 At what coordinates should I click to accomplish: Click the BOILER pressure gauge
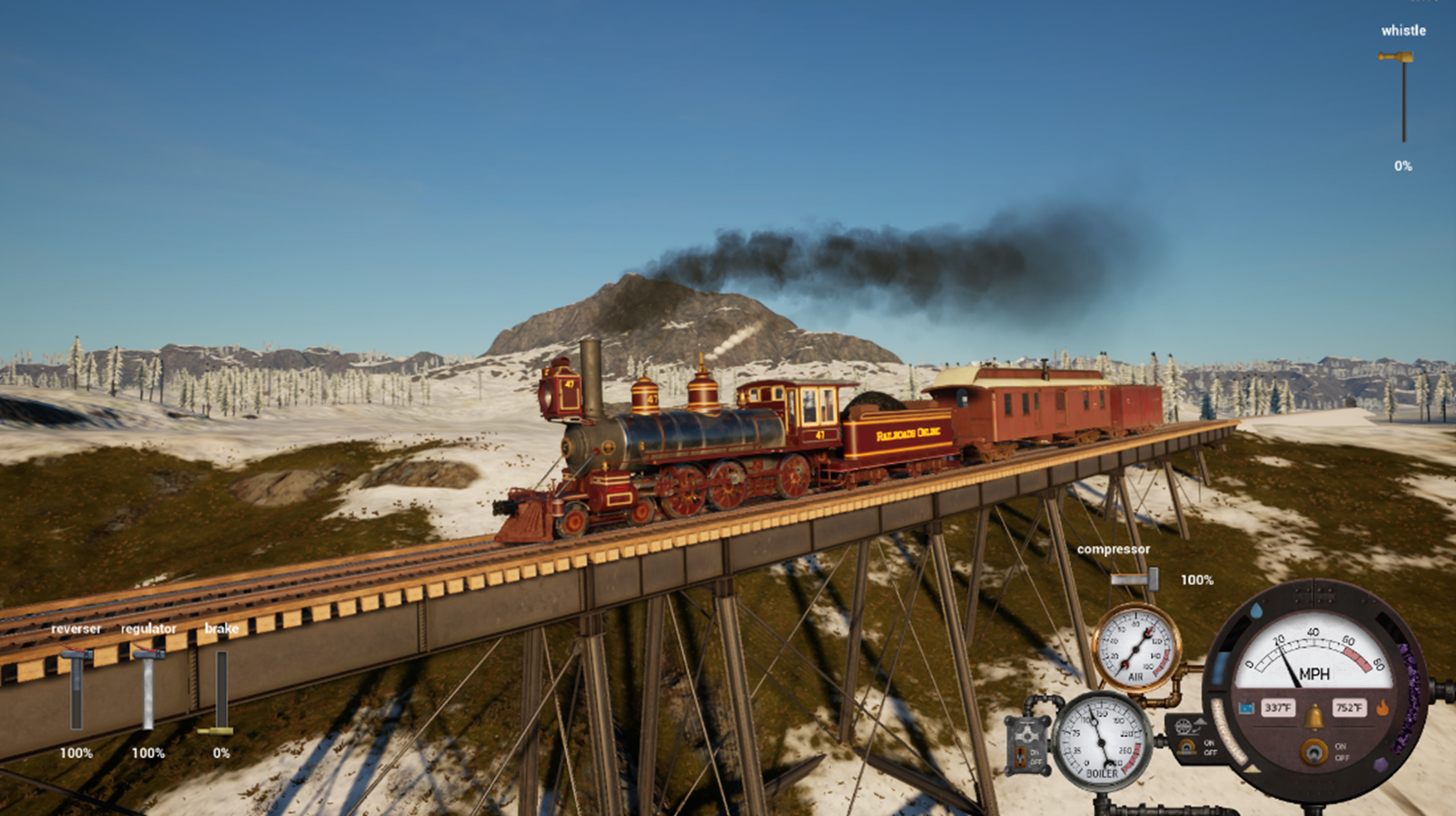(x=1101, y=741)
